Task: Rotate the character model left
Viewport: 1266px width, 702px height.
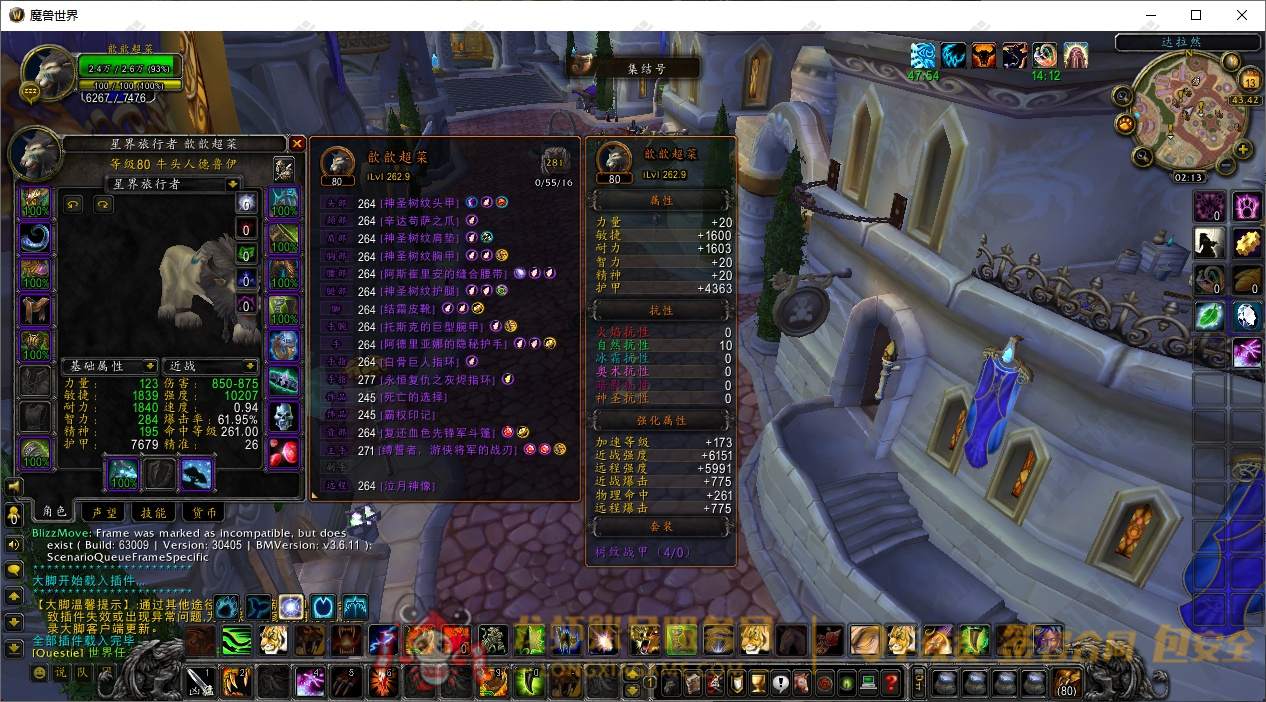Action: pyautogui.click(x=73, y=205)
